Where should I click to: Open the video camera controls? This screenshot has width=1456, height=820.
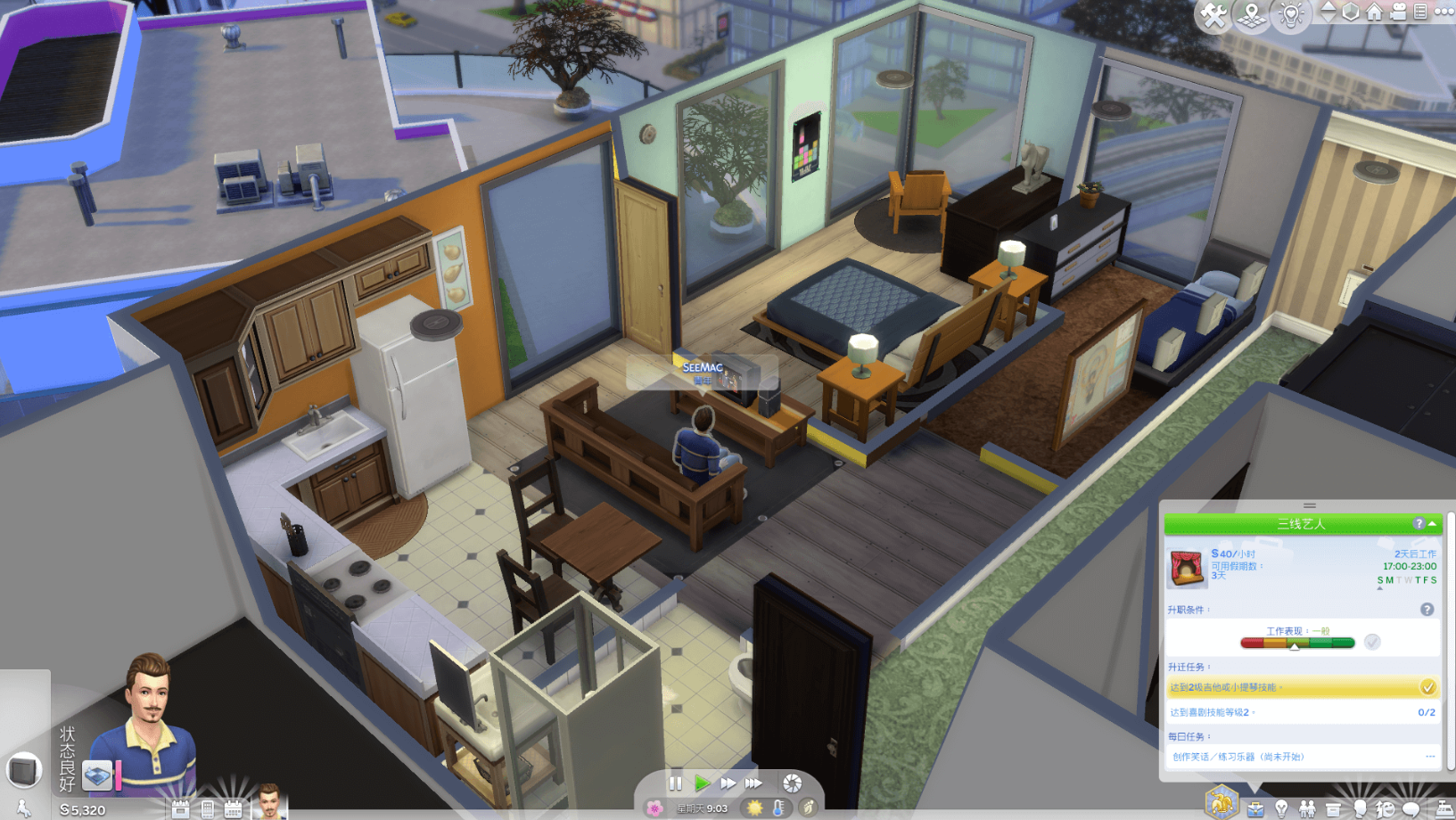[x=1398, y=12]
